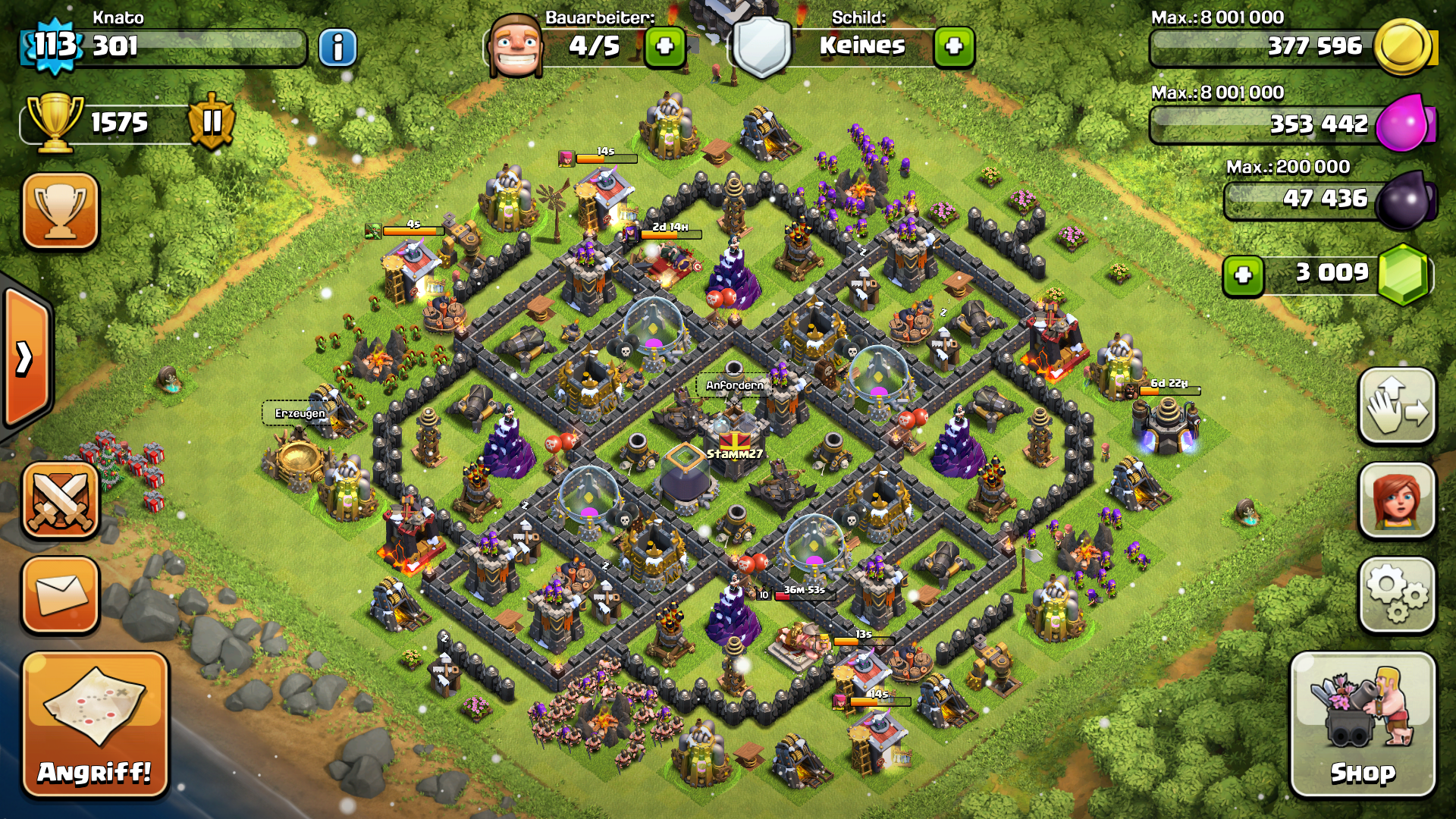Add a builder with the green plus
This screenshot has height=819, width=1456.
[x=664, y=47]
